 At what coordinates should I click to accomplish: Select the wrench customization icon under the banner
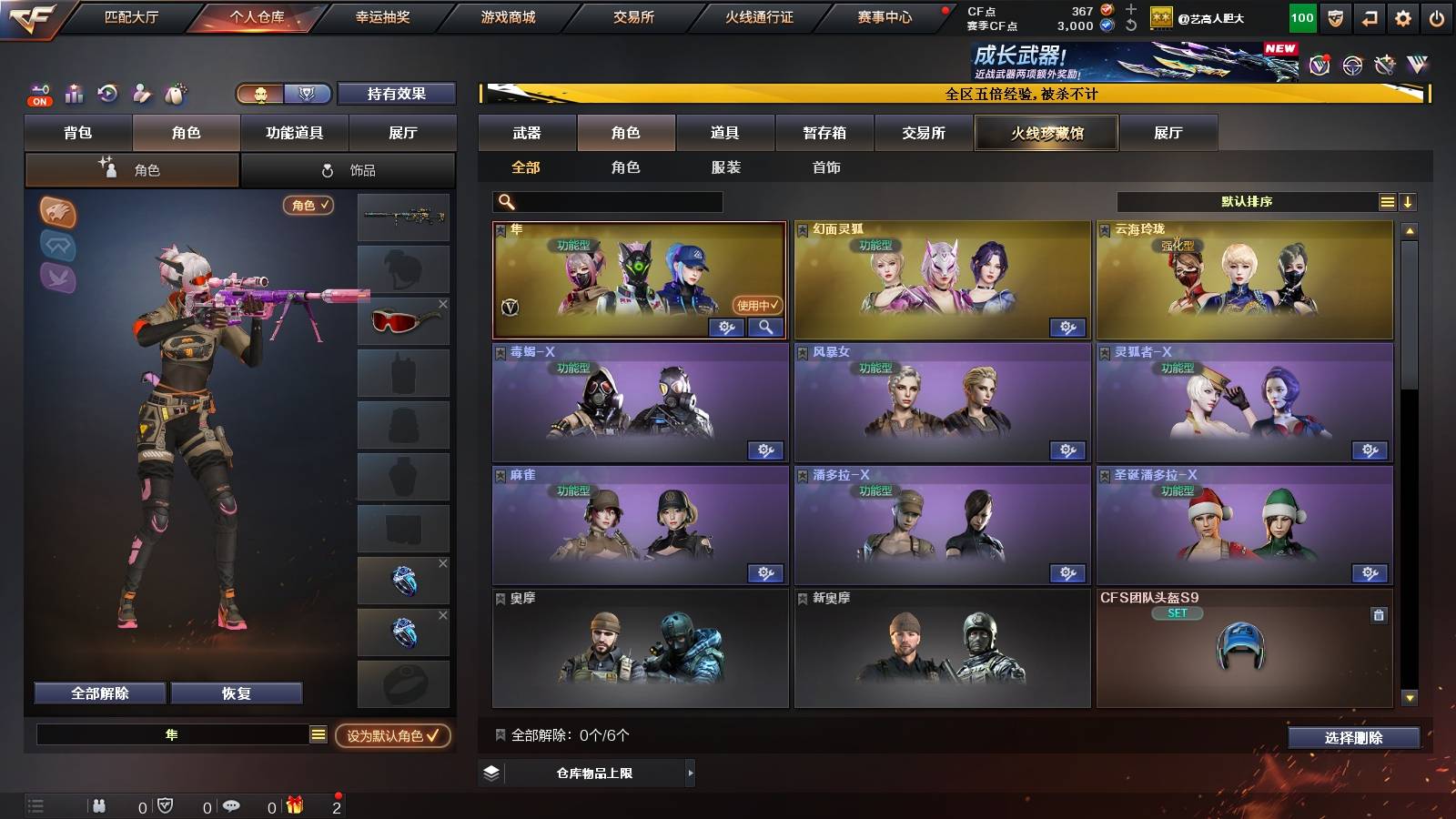pos(1383,64)
